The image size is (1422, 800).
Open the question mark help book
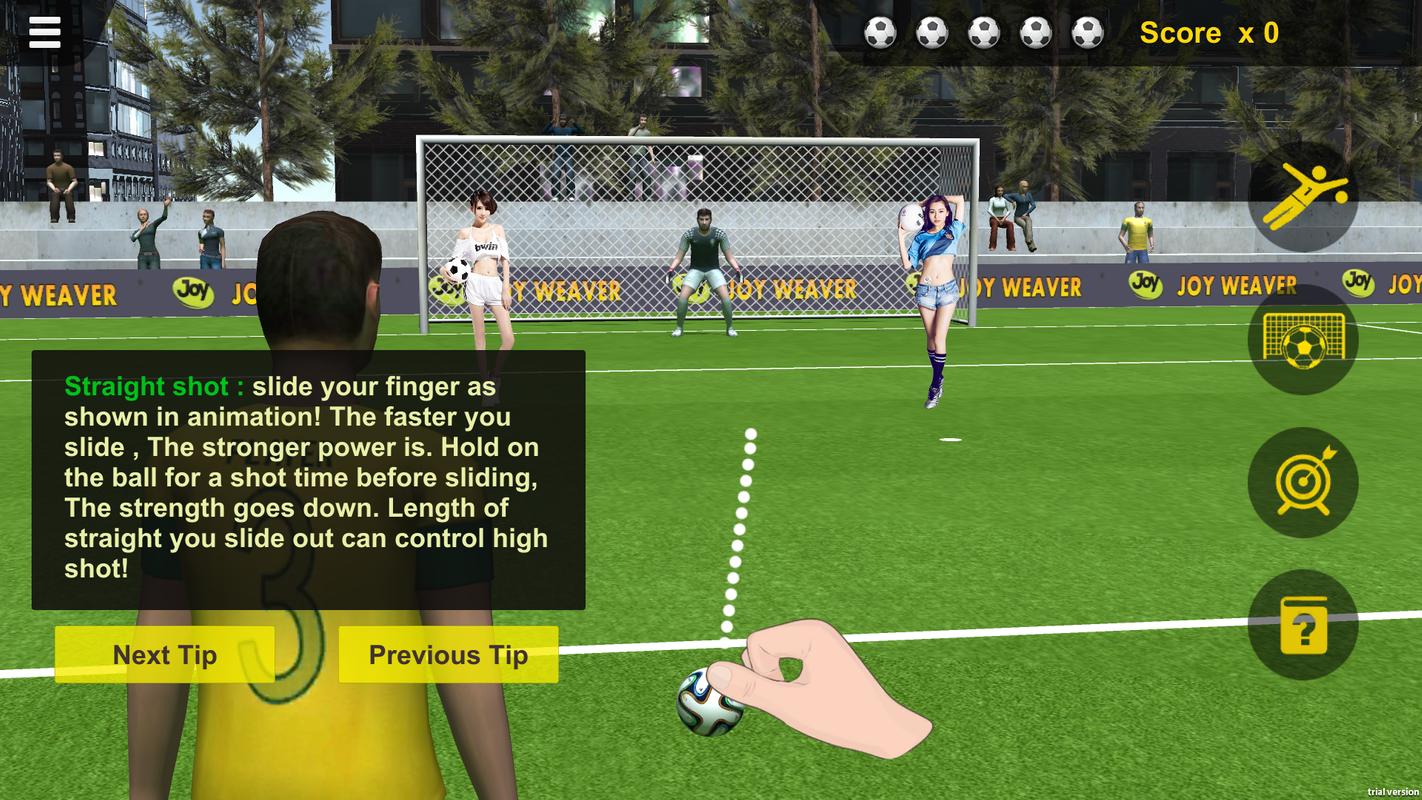tap(1303, 625)
